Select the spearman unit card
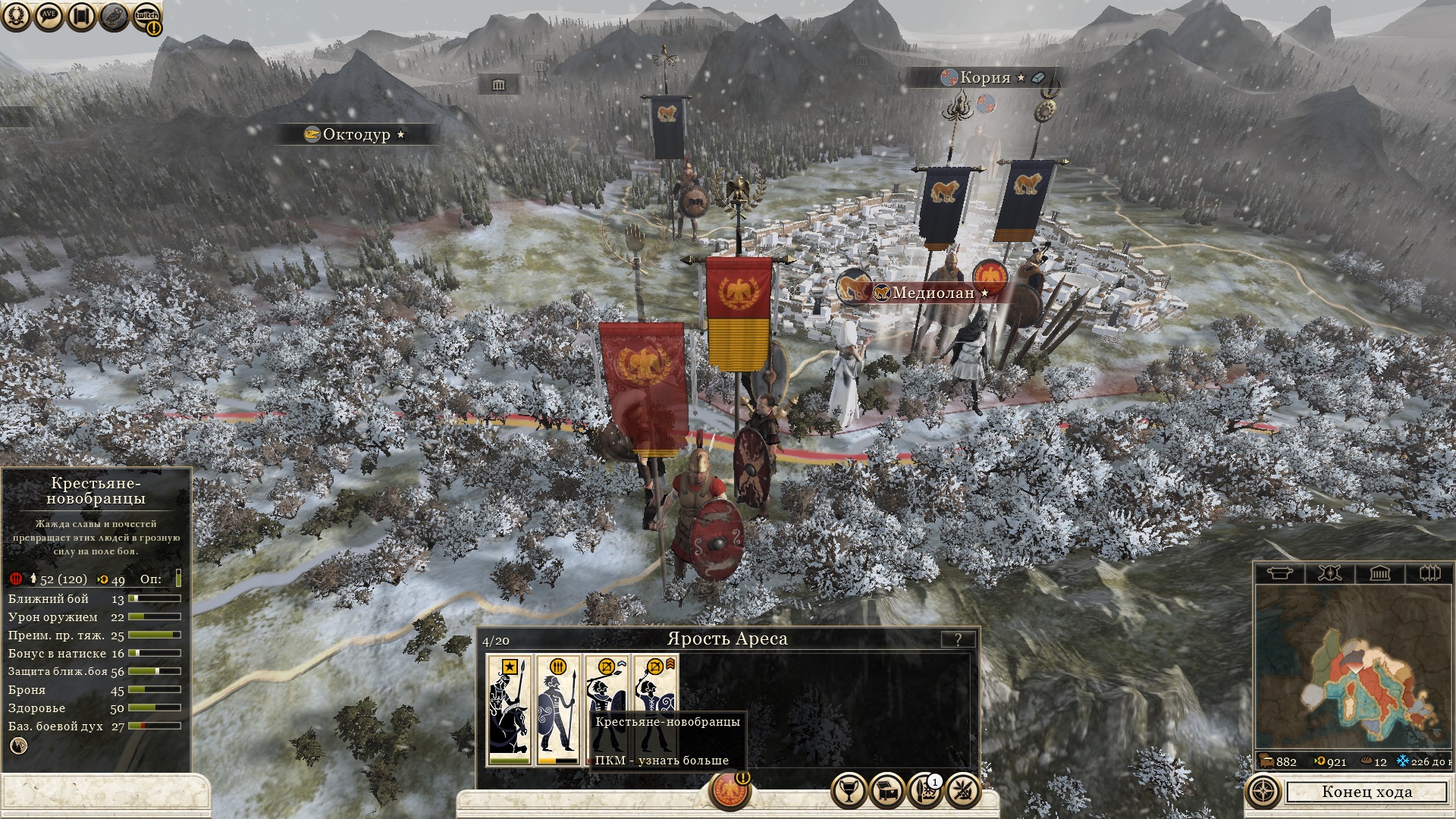This screenshot has width=1456, height=819. point(558,711)
